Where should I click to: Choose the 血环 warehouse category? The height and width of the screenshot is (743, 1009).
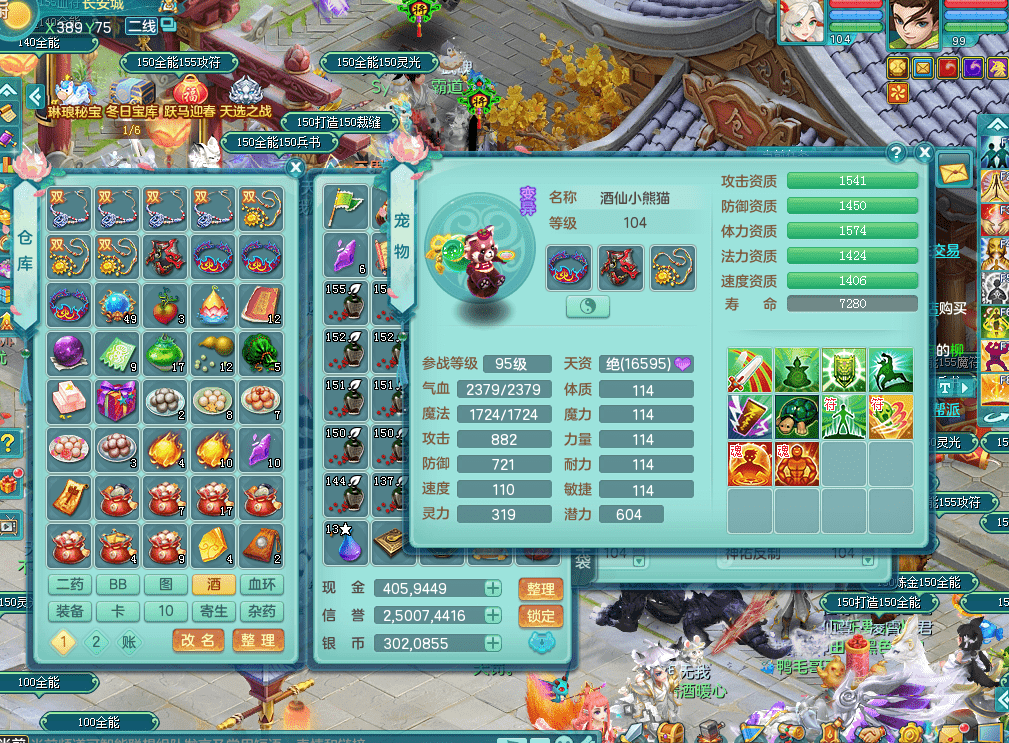click(x=263, y=585)
